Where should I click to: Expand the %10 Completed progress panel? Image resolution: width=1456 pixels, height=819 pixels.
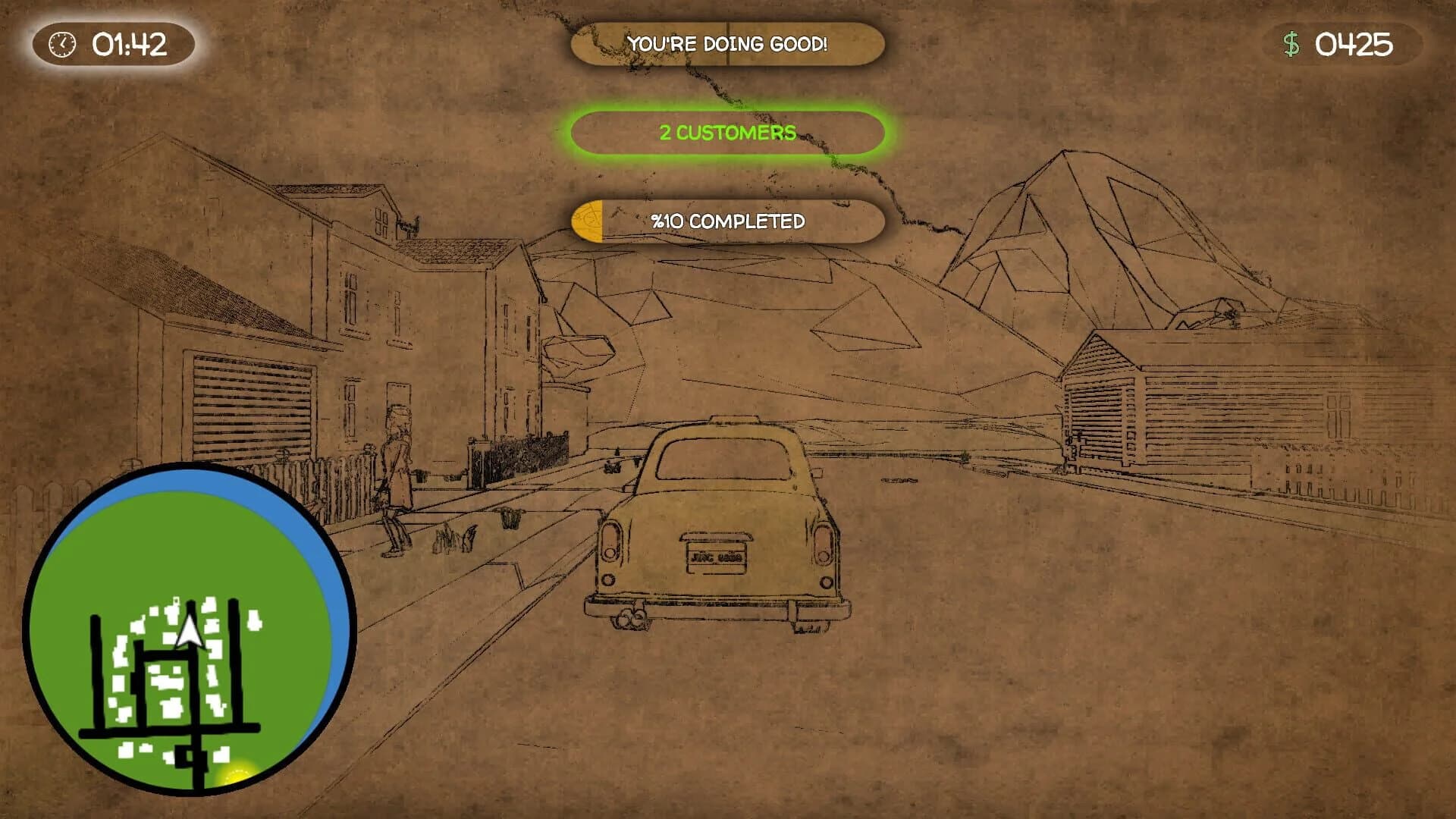tap(728, 222)
